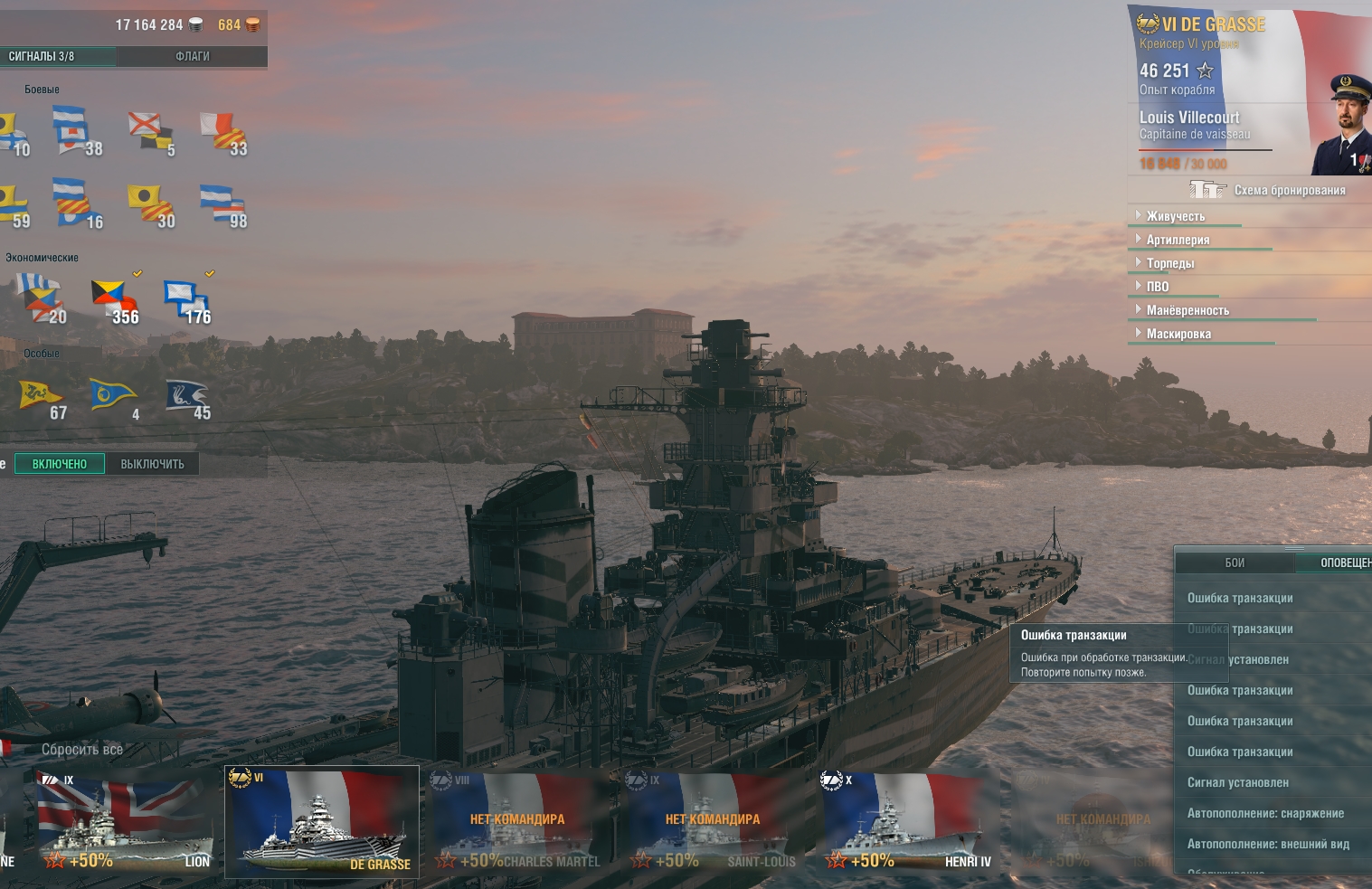Open the Флаги tab
Image resolution: width=1372 pixels, height=889 pixels.
point(192,56)
